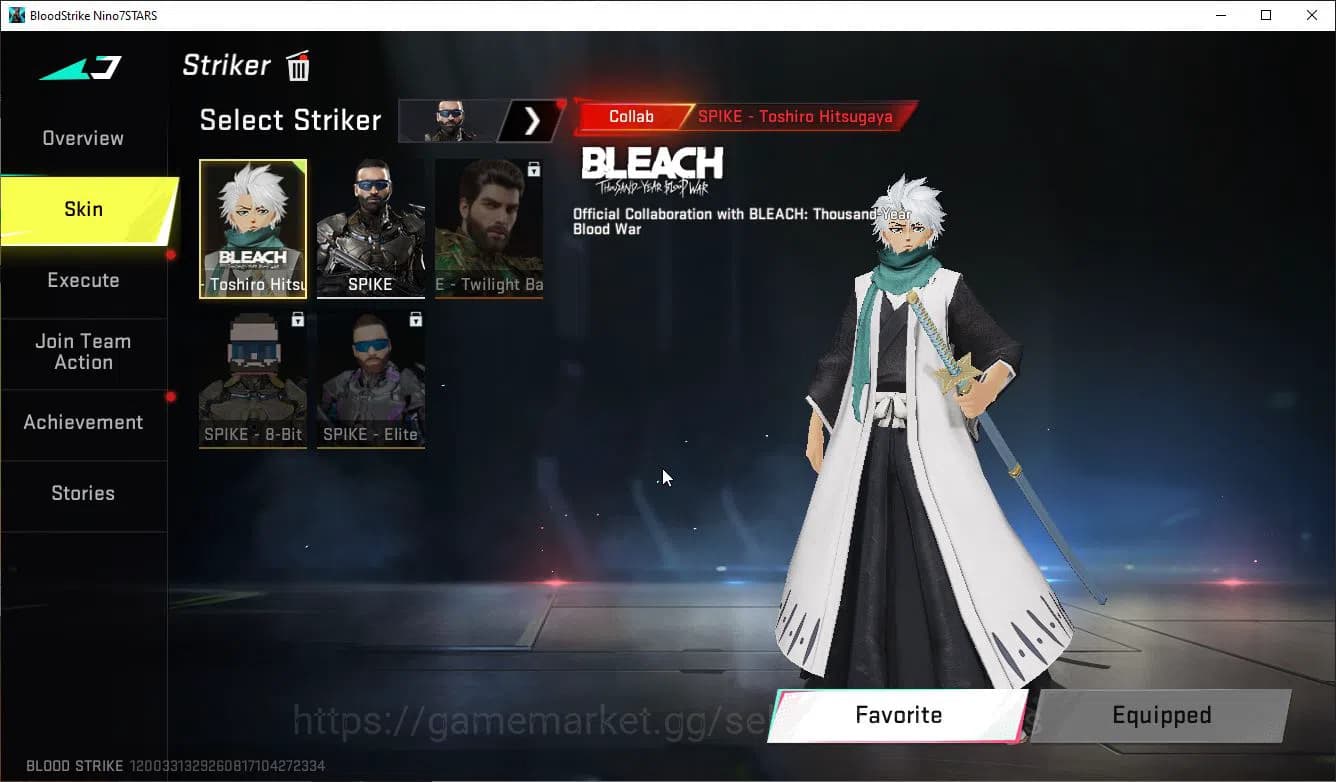Open the SPIKE - Toshiro Hitsugaya collab banner
The height and width of the screenshot is (782, 1336).
tap(795, 116)
